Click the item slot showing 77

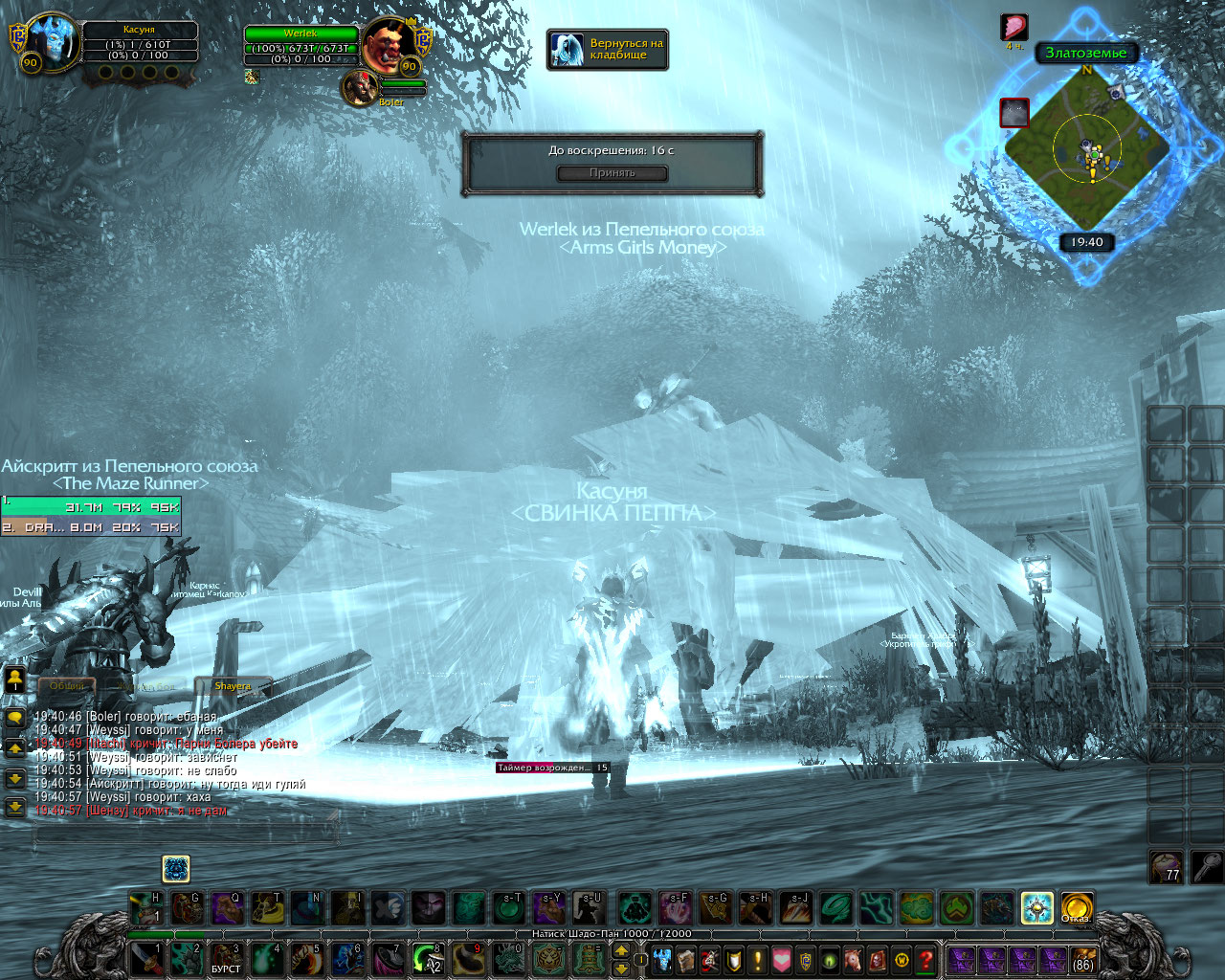pyautogui.click(x=1166, y=867)
